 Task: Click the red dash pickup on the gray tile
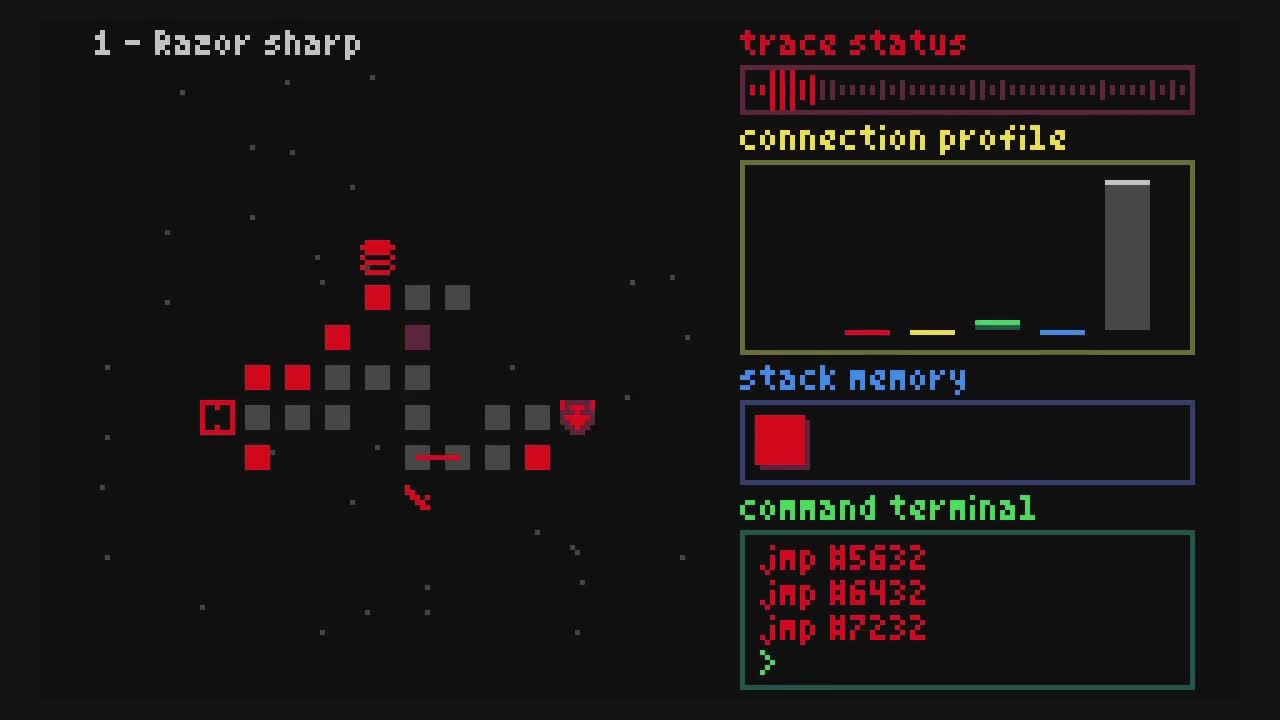[437, 458]
